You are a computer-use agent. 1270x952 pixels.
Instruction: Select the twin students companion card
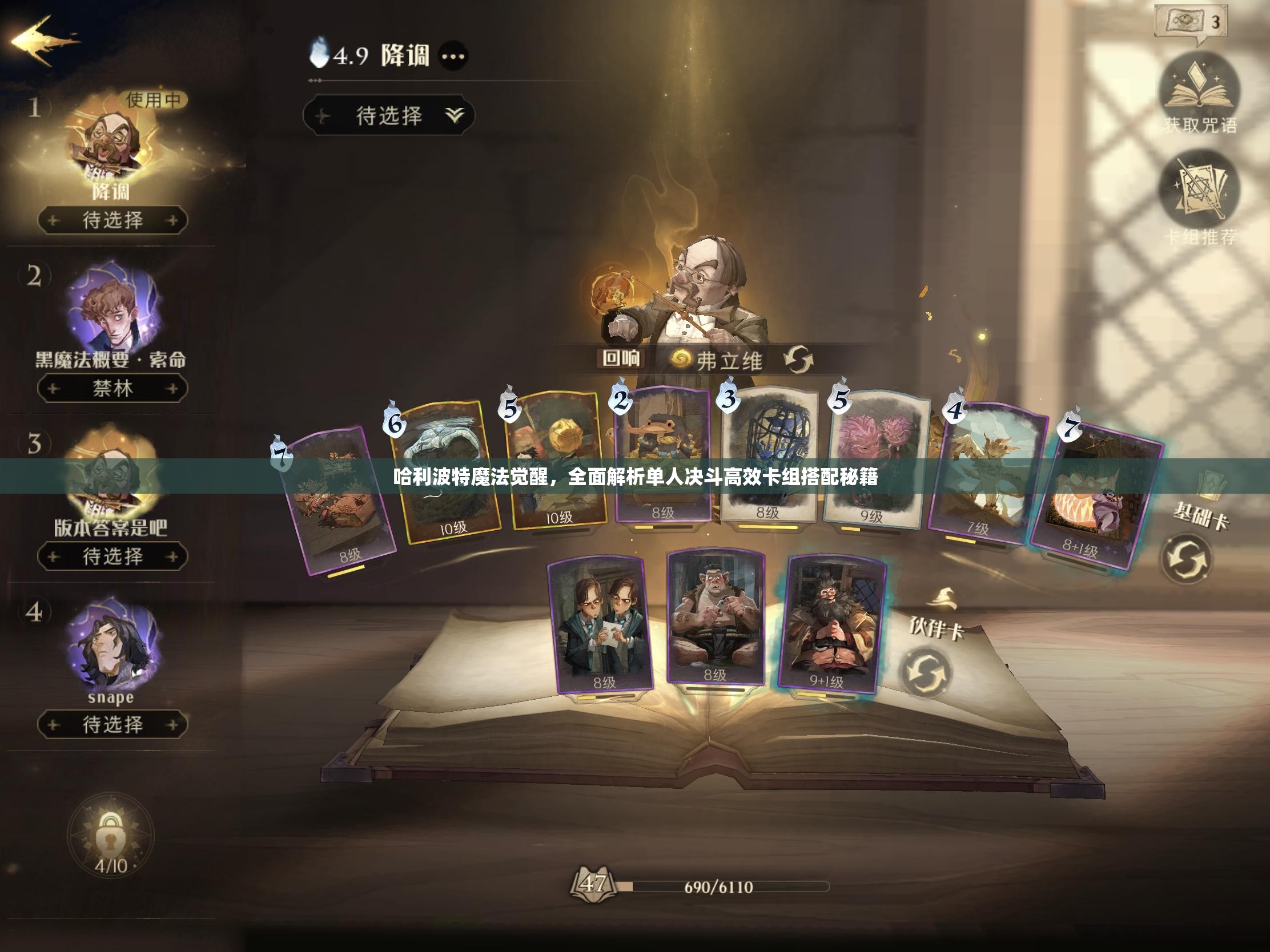600,624
